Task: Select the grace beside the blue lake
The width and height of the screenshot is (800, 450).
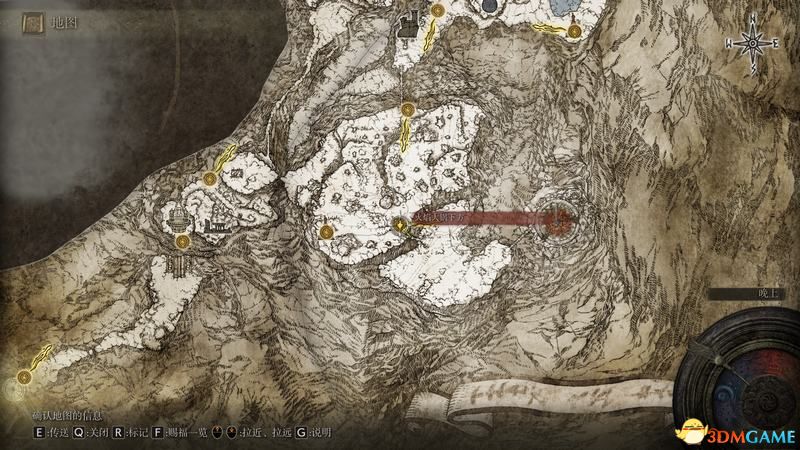Action: tap(574, 31)
